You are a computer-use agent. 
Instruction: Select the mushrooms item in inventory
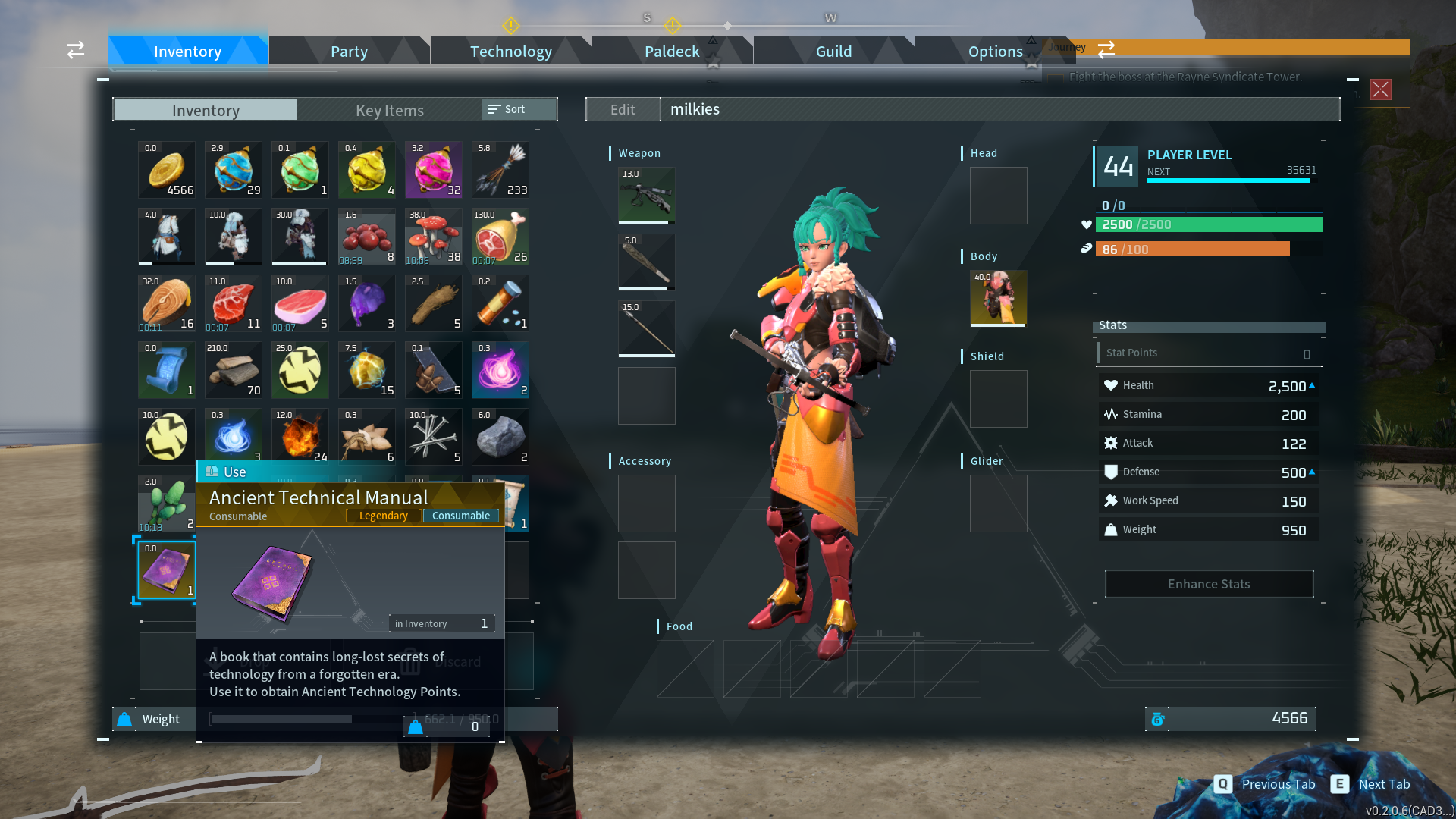[433, 237]
